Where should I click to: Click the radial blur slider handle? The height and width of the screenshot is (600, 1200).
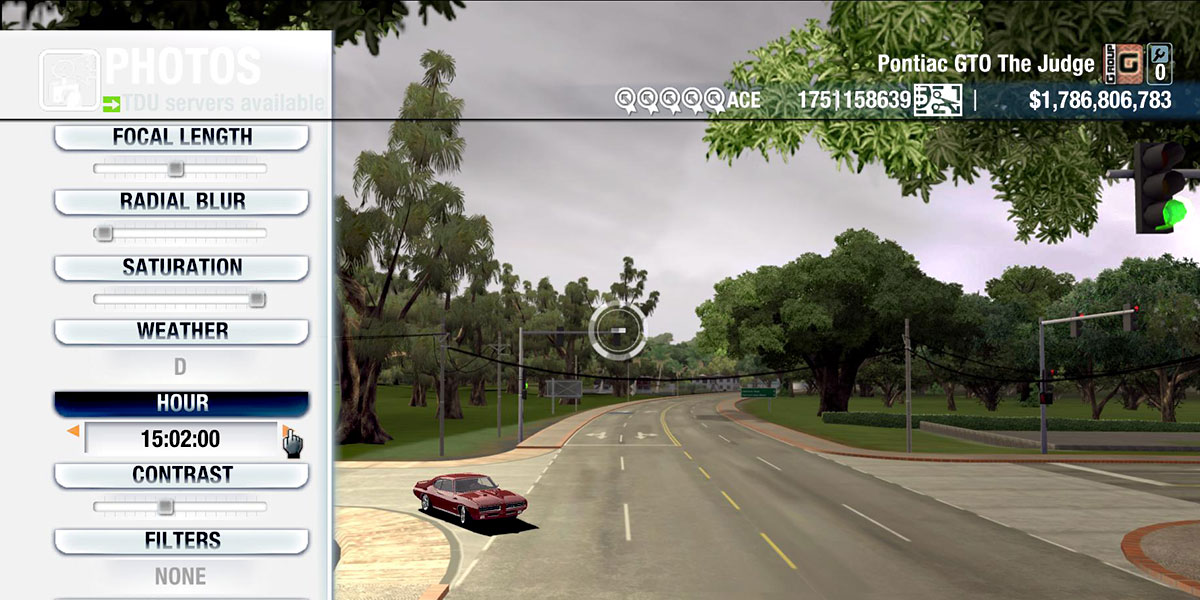click(102, 233)
